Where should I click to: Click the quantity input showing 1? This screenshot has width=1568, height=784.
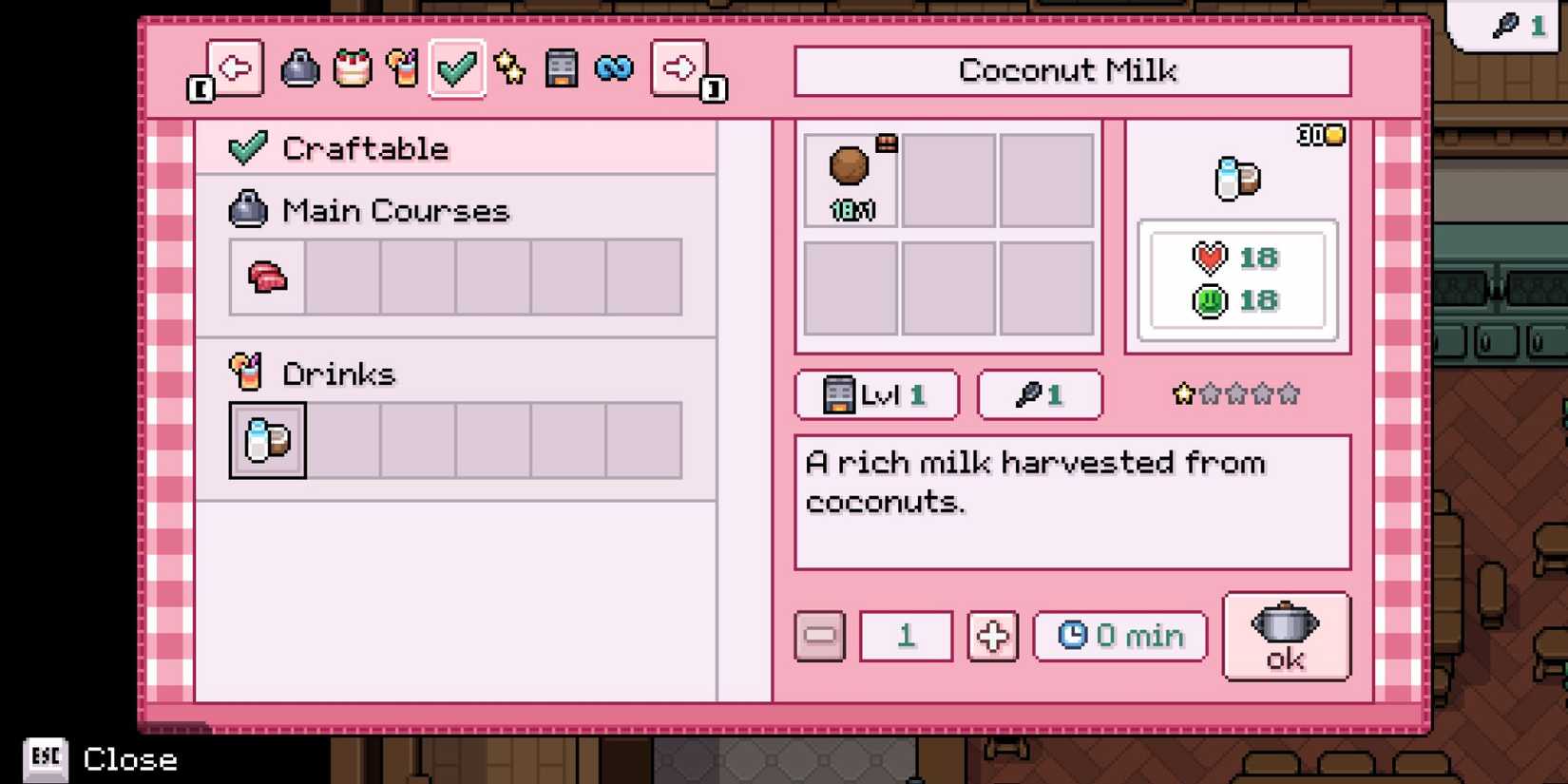coord(905,637)
